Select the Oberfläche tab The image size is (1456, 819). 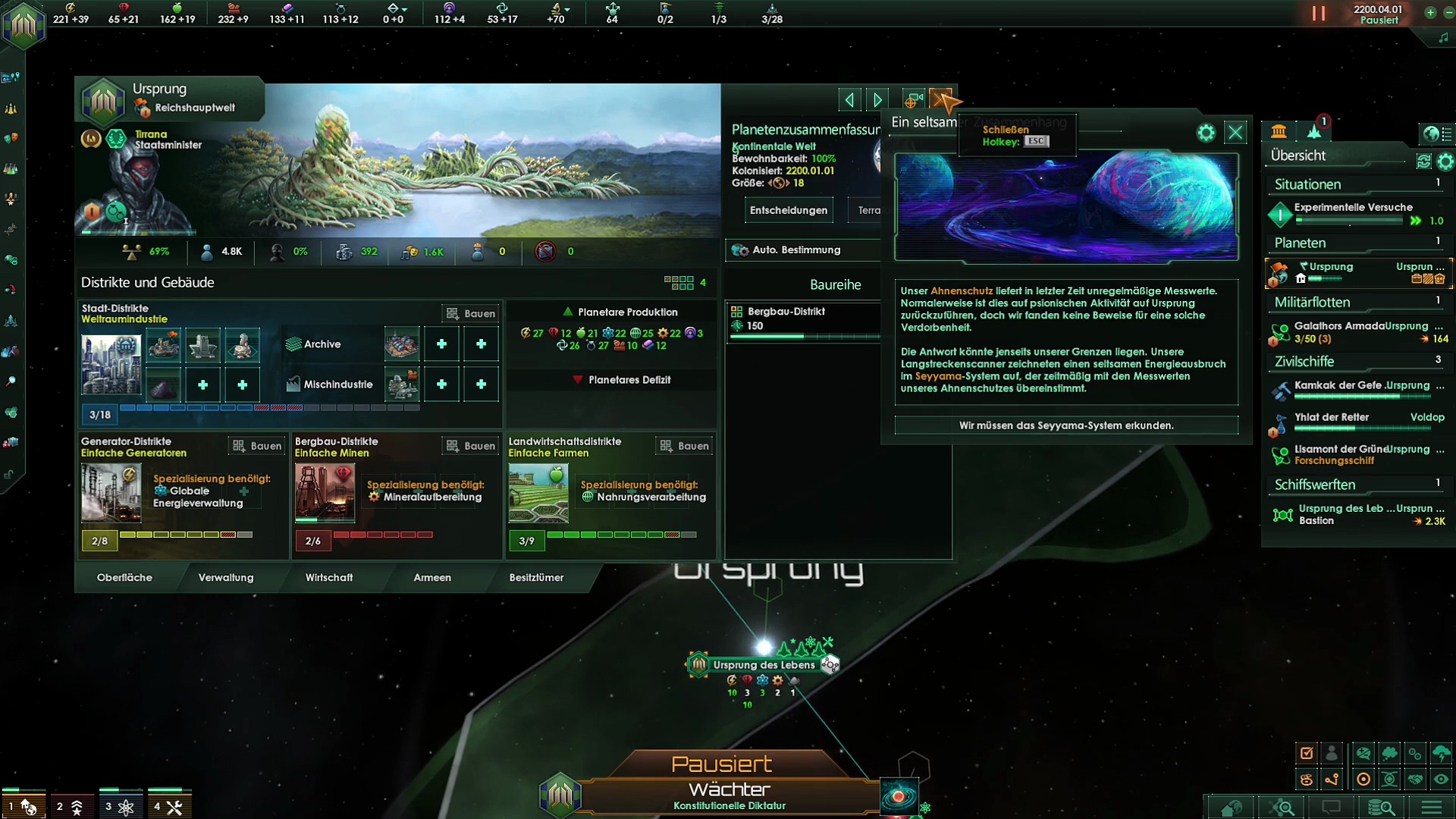coord(124,577)
